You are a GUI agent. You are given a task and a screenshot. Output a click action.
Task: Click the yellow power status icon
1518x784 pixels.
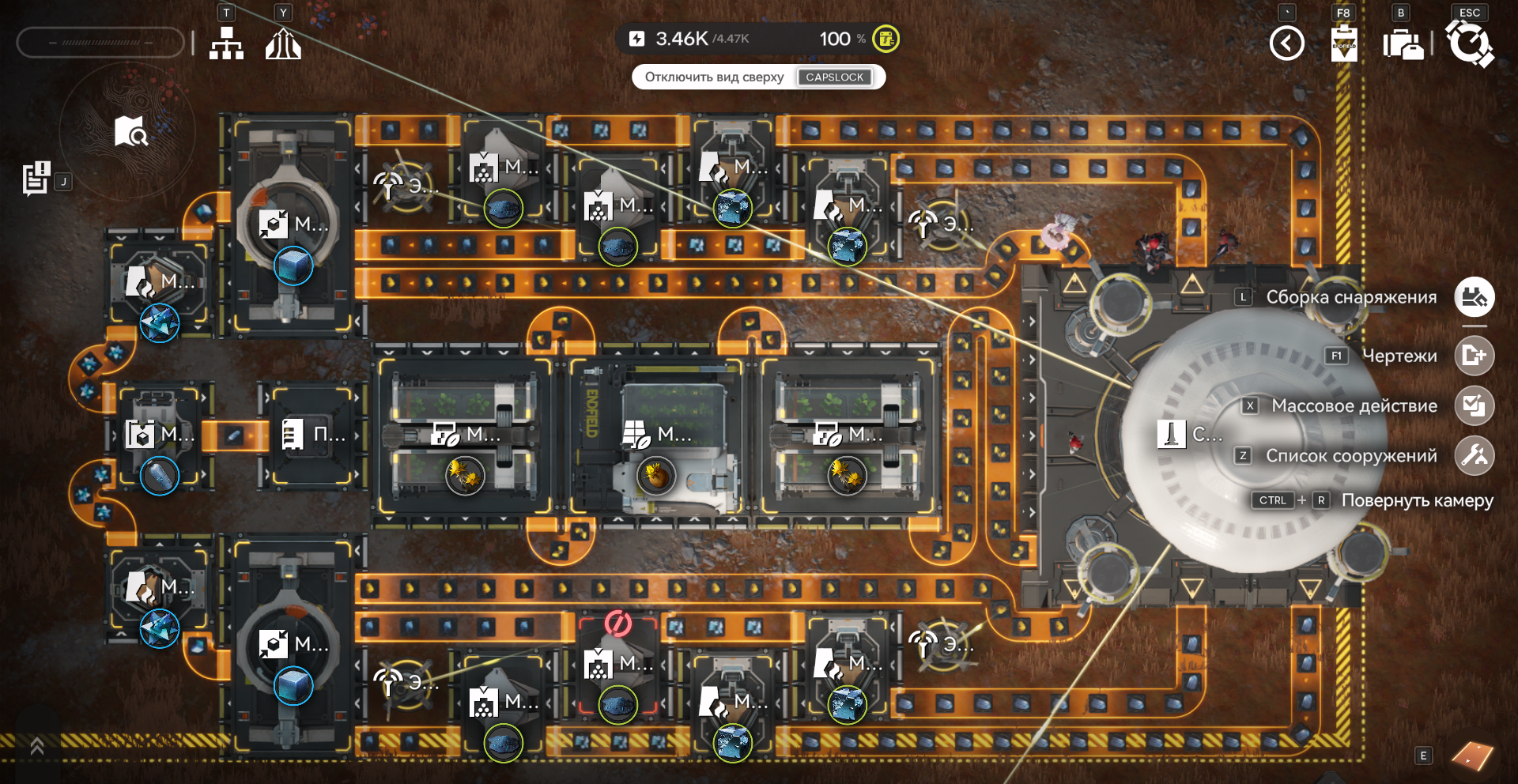tap(885, 38)
